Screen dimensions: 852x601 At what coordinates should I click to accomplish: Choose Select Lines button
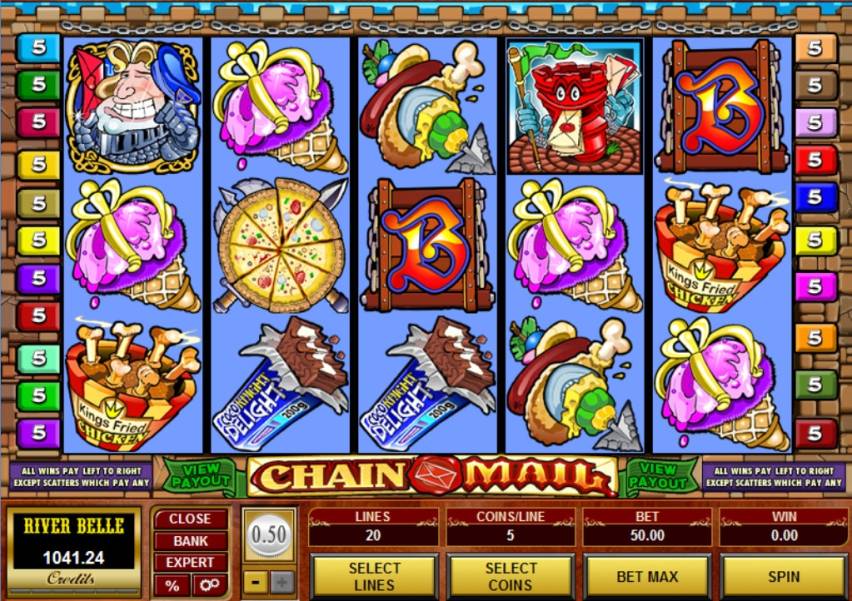click(x=374, y=576)
